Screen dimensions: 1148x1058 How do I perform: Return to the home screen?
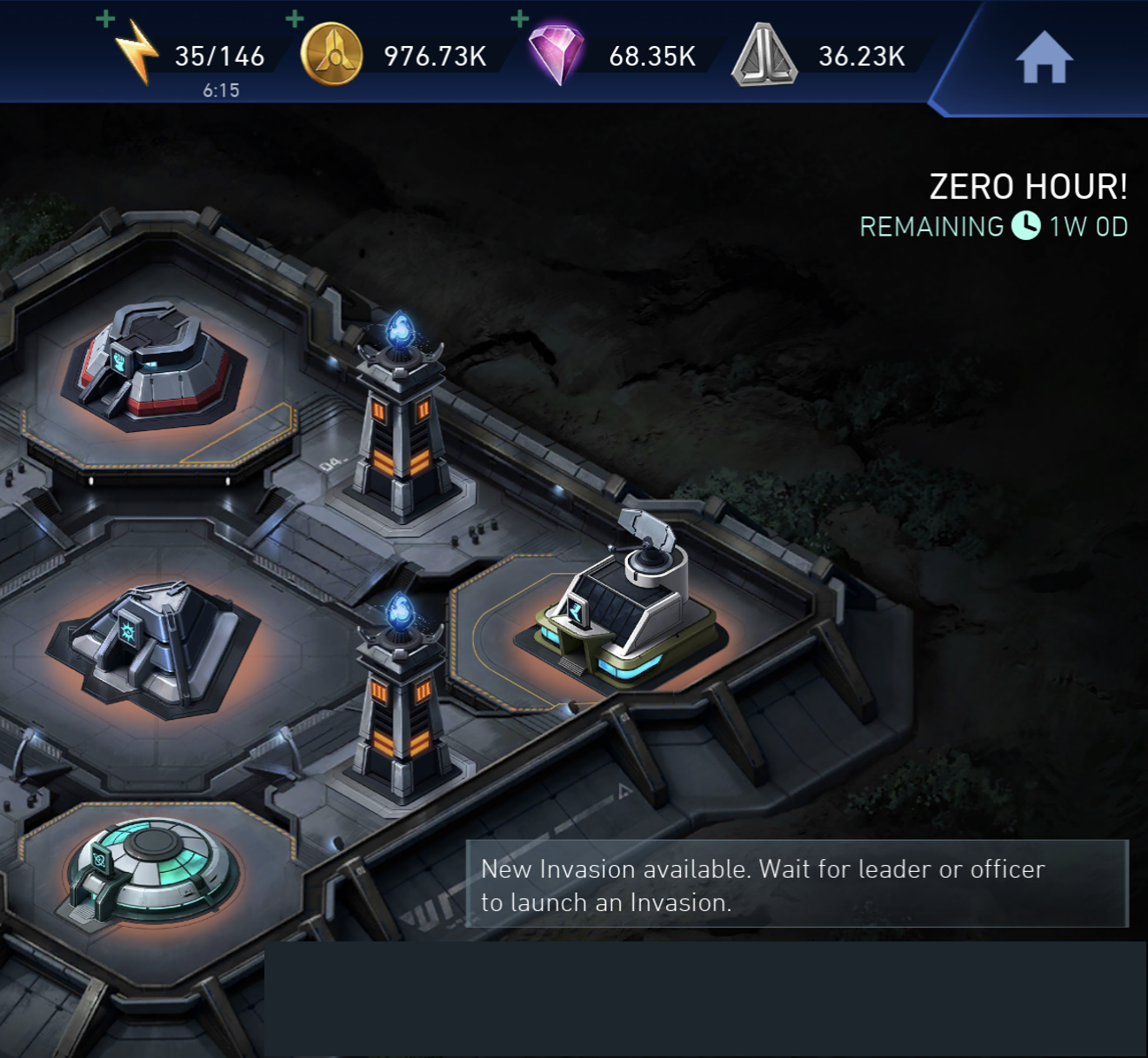1044,58
